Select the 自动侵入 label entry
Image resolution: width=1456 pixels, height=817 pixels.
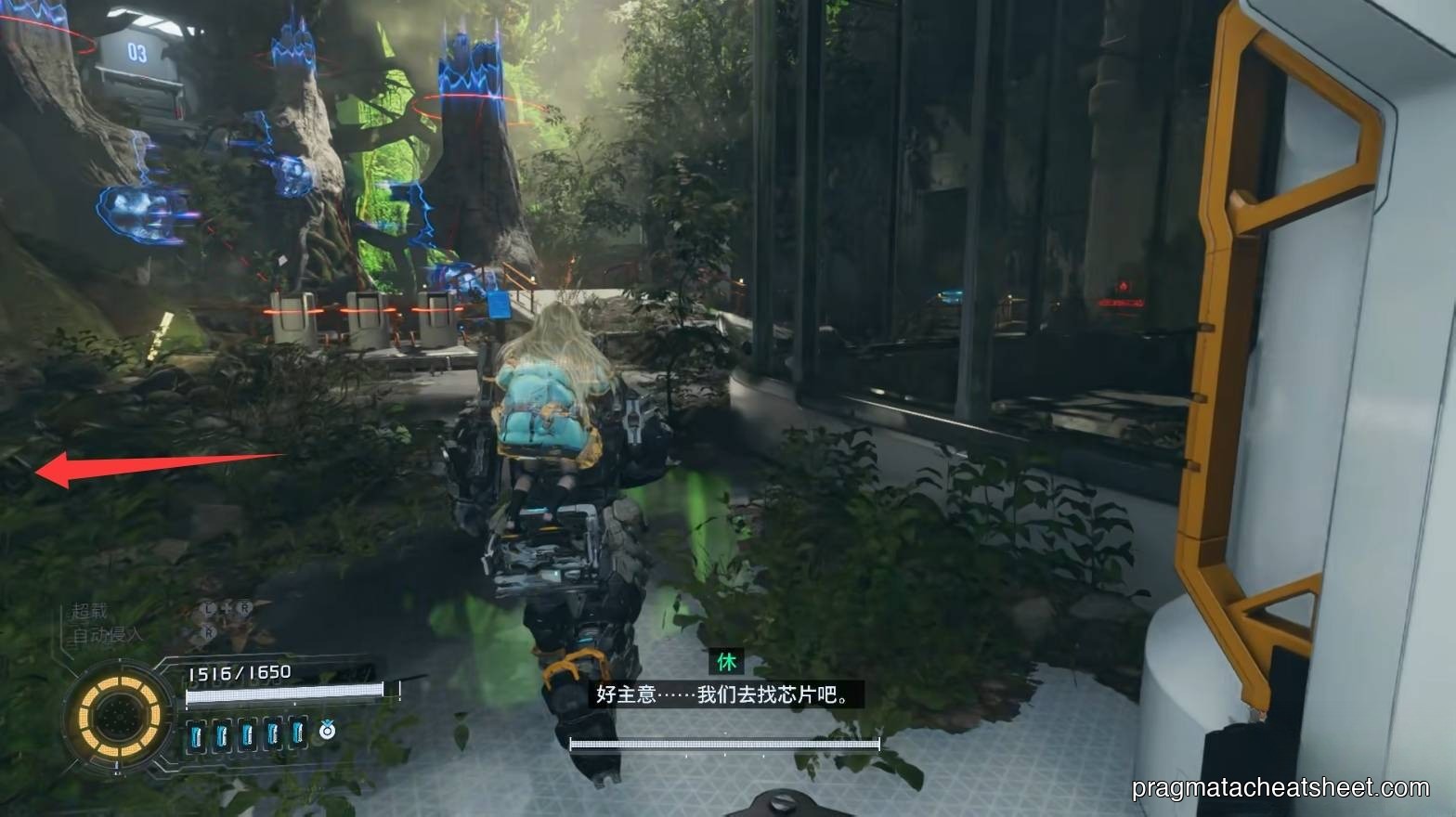tap(106, 633)
